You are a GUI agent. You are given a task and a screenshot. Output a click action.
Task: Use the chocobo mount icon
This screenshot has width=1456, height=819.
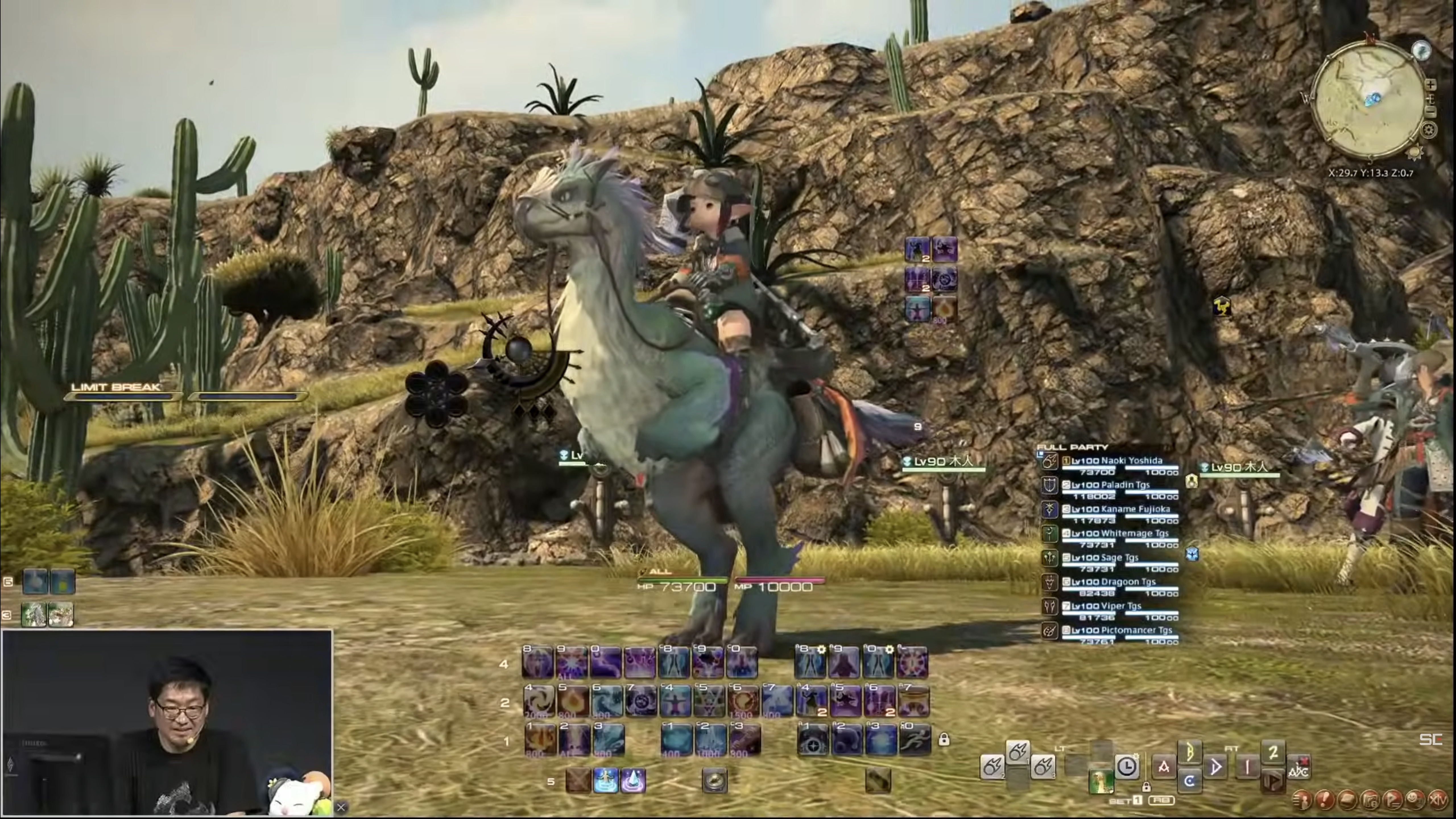click(x=1101, y=782)
